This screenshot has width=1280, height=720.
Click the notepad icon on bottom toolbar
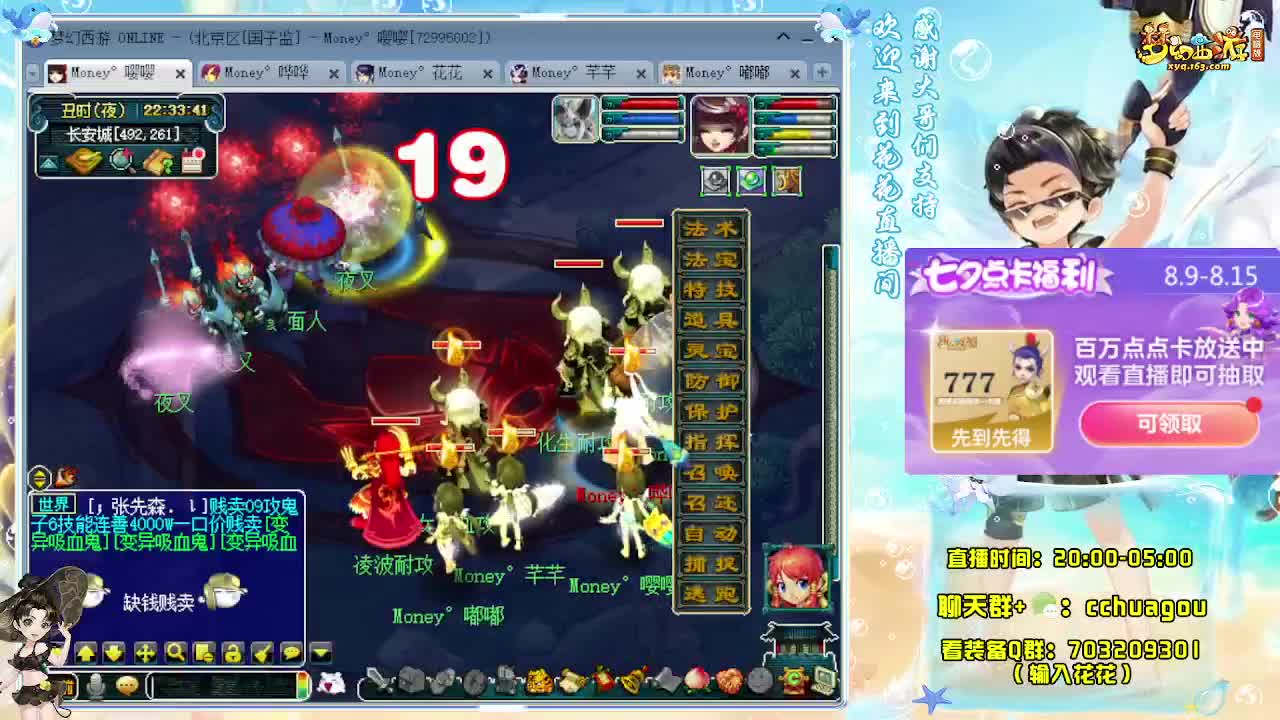[205, 654]
